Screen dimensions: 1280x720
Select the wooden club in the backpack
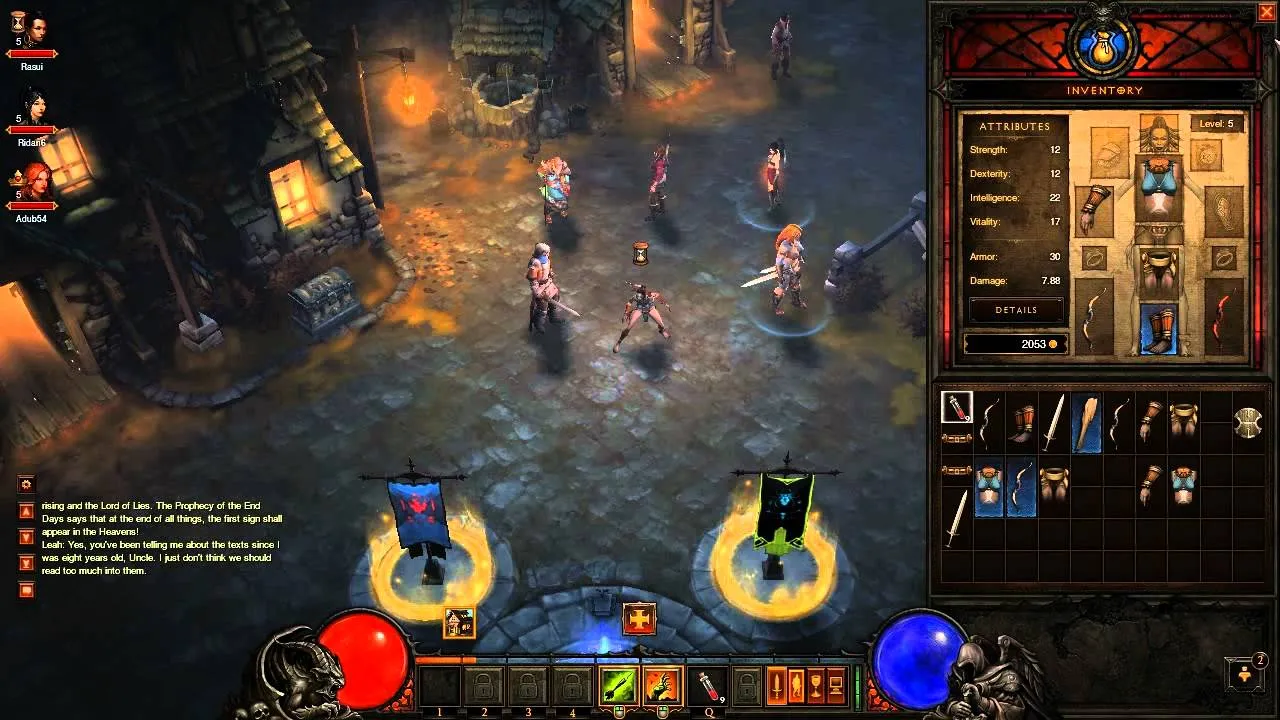click(x=1087, y=422)
